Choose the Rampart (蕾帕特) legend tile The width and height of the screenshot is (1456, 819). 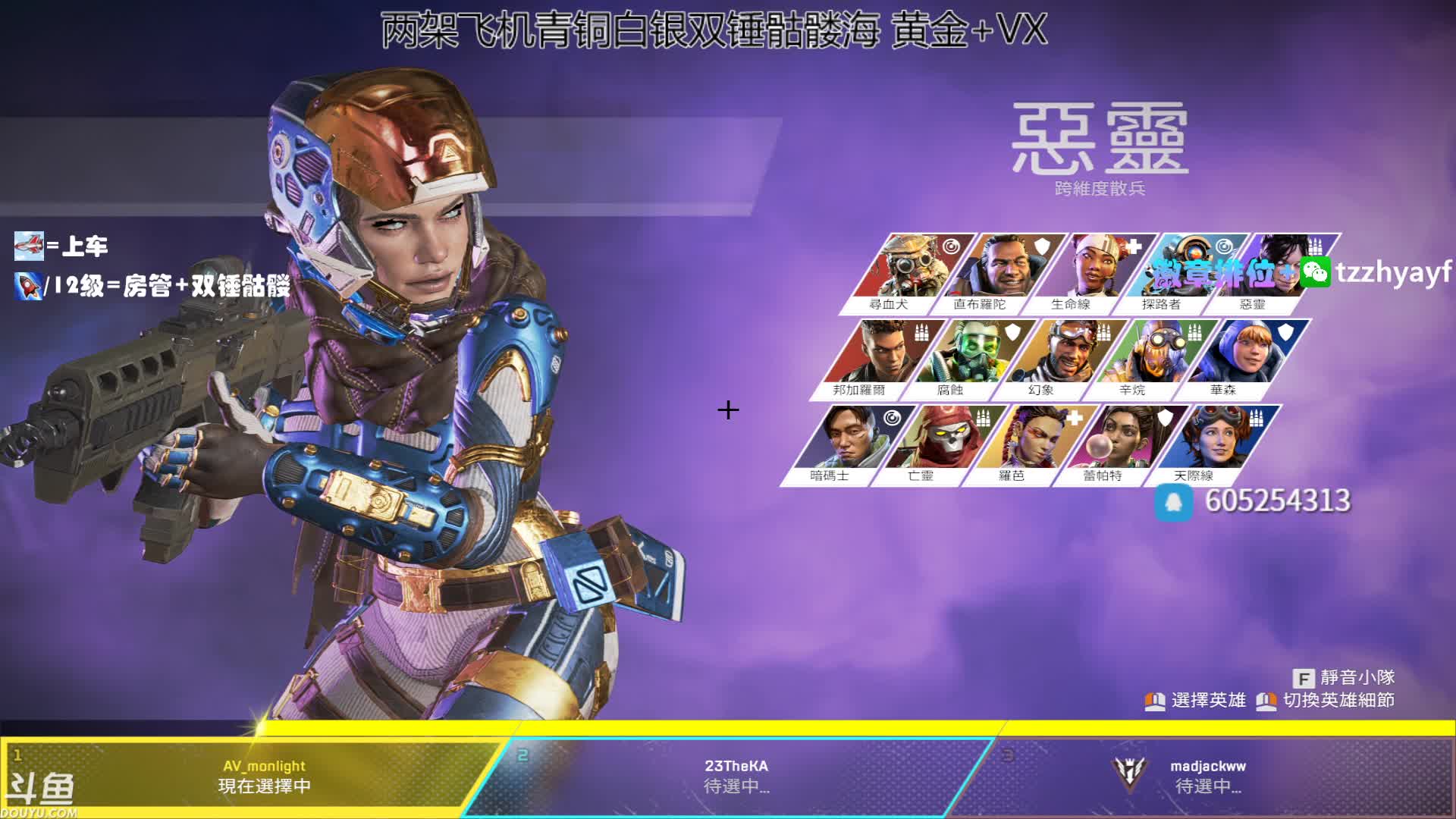pos(1121,444)
